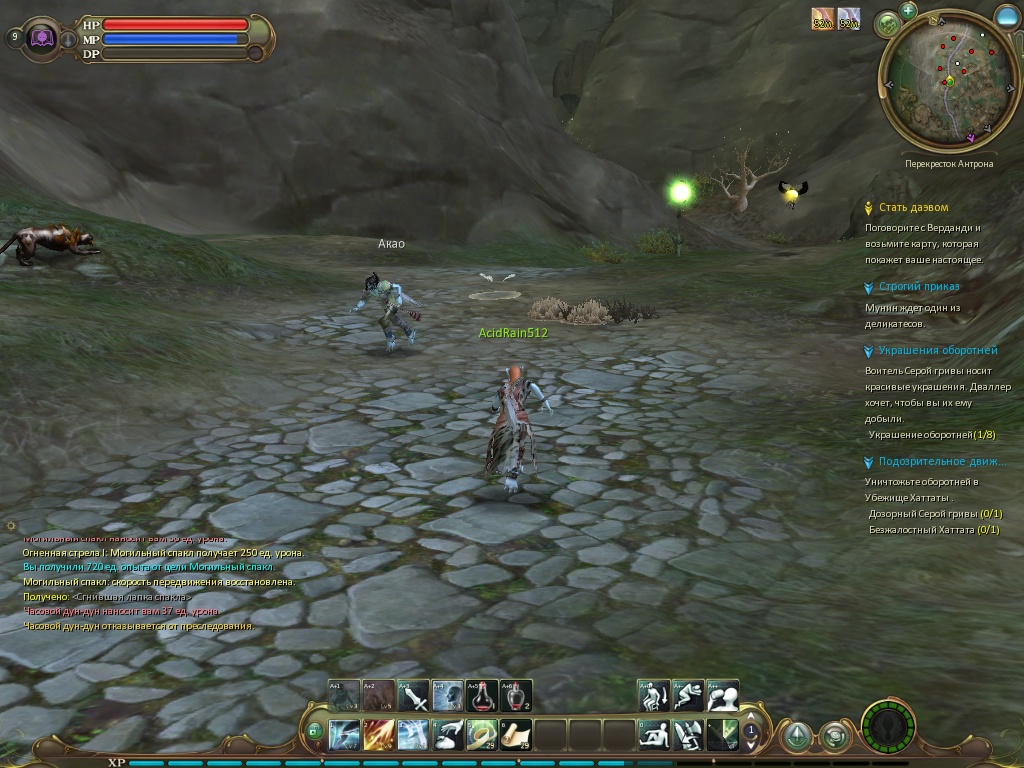The image size is (1024, 768).
Task: Open the quest 'Стать даэвом' in the tracker
Action: point(913,207)
